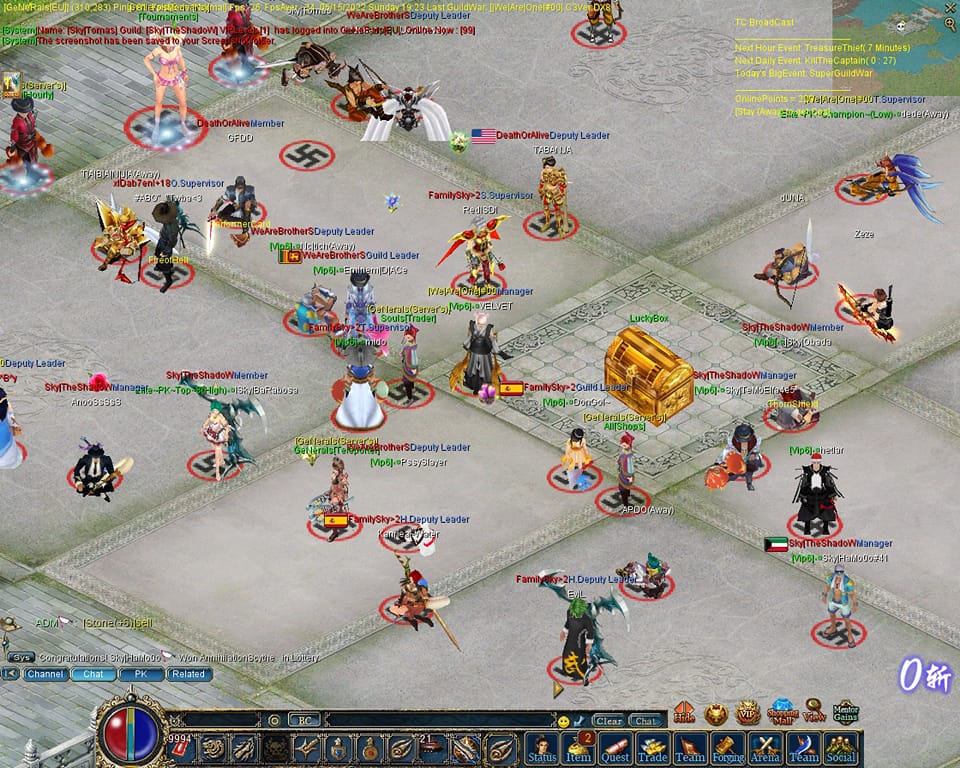Open the smiley emoticon picker
Viewport: 960px width, 768px height.
pyautogui.click(x=564, y=720)
